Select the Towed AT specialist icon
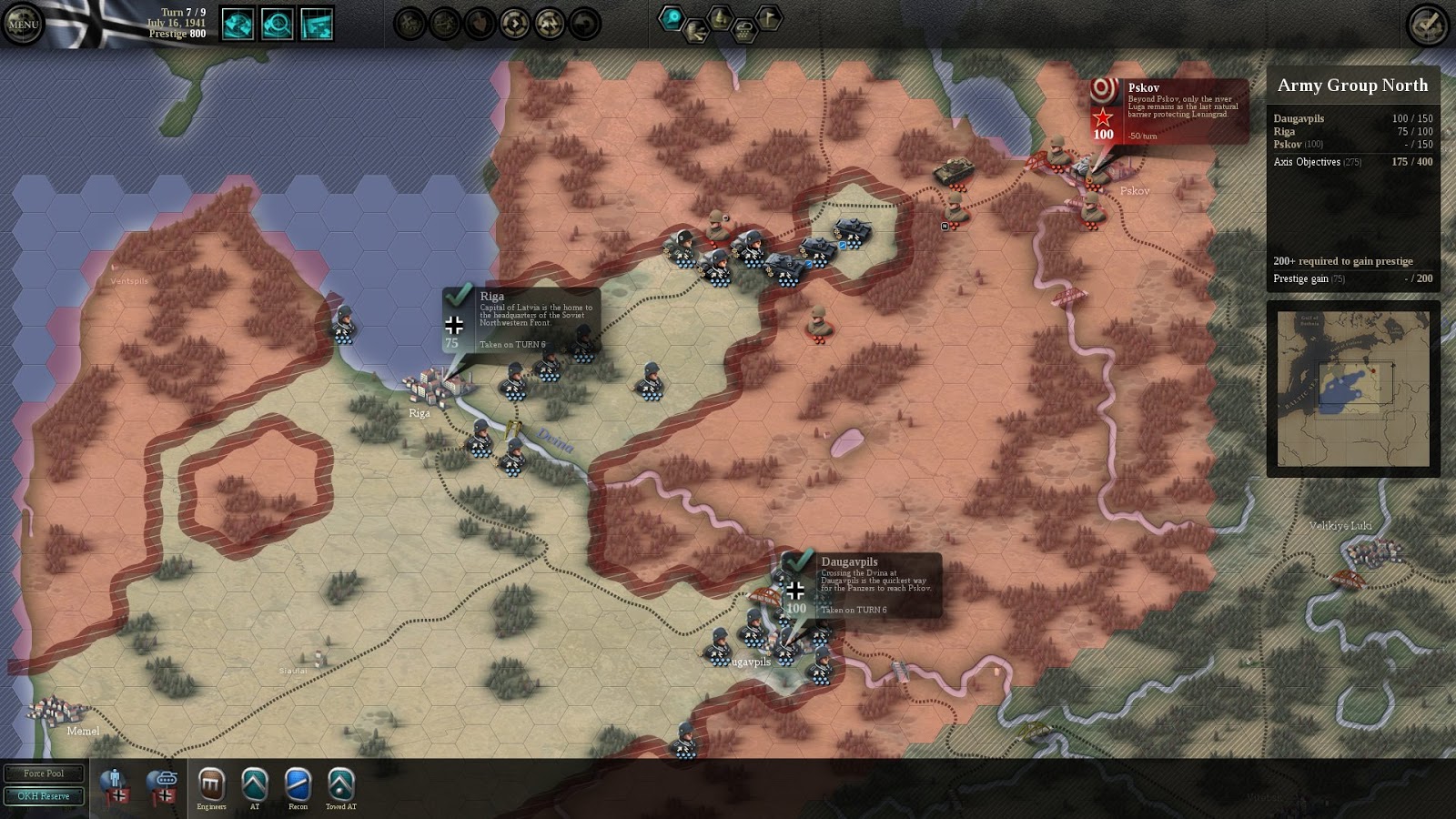This screenshot has height=819, width=1456. [341, 784]
